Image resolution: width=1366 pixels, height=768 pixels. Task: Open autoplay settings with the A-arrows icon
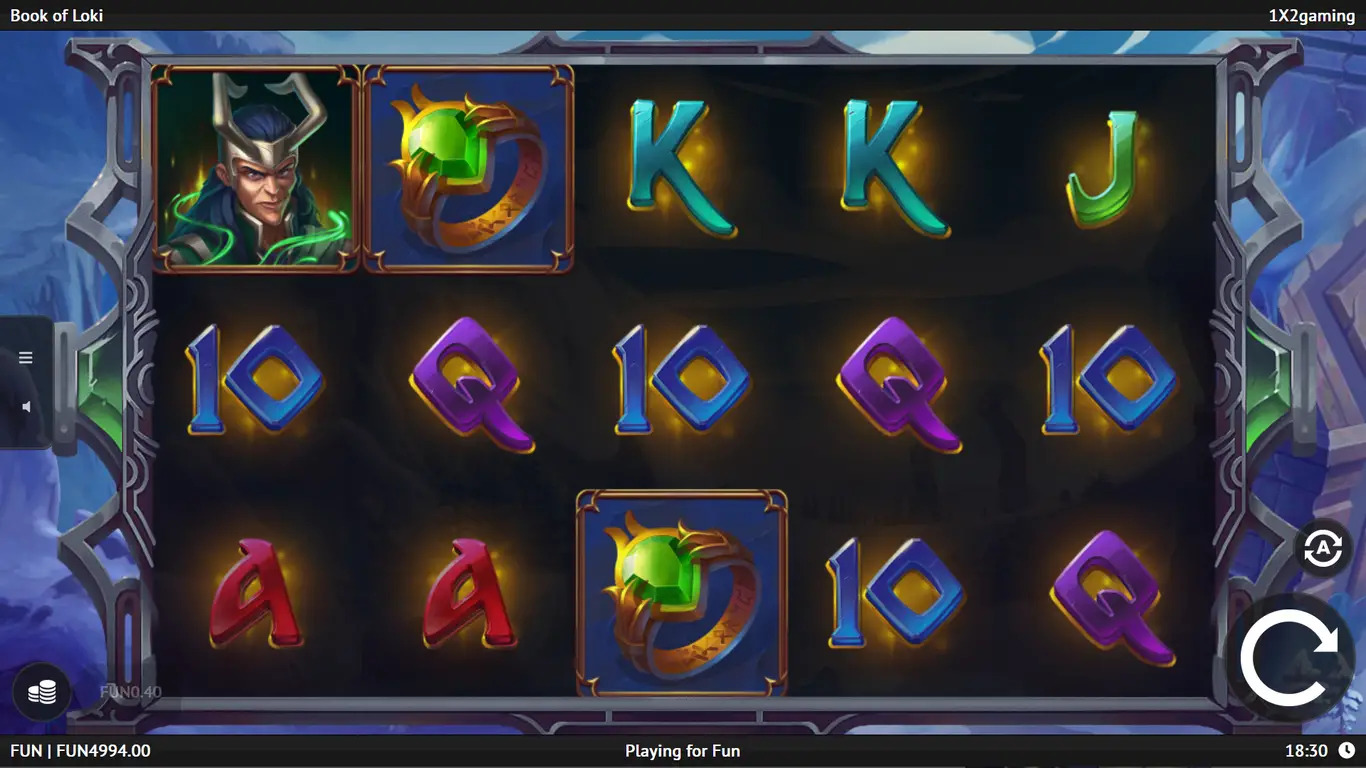point(1322,548)
